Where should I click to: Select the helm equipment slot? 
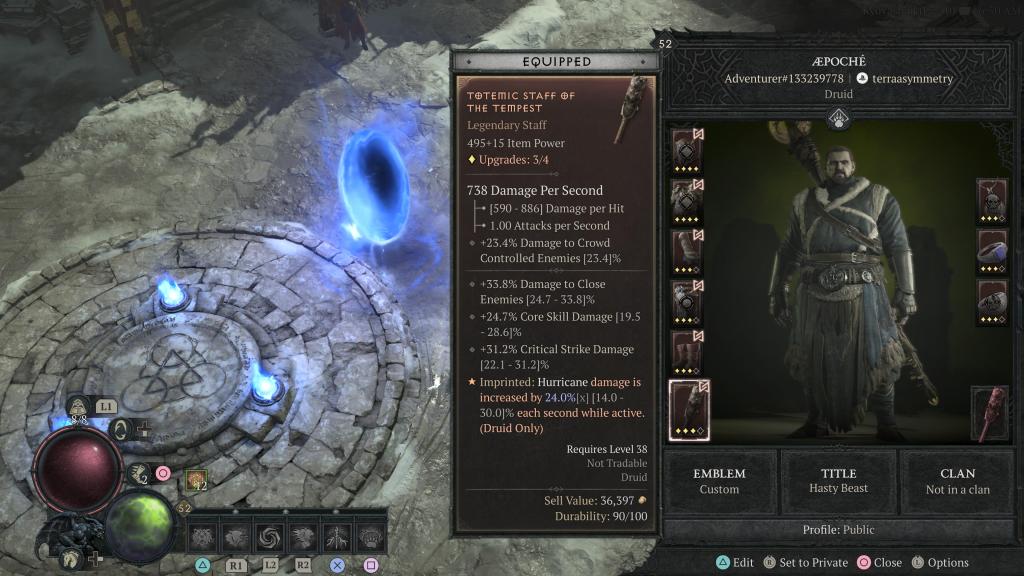click(687, 151)
